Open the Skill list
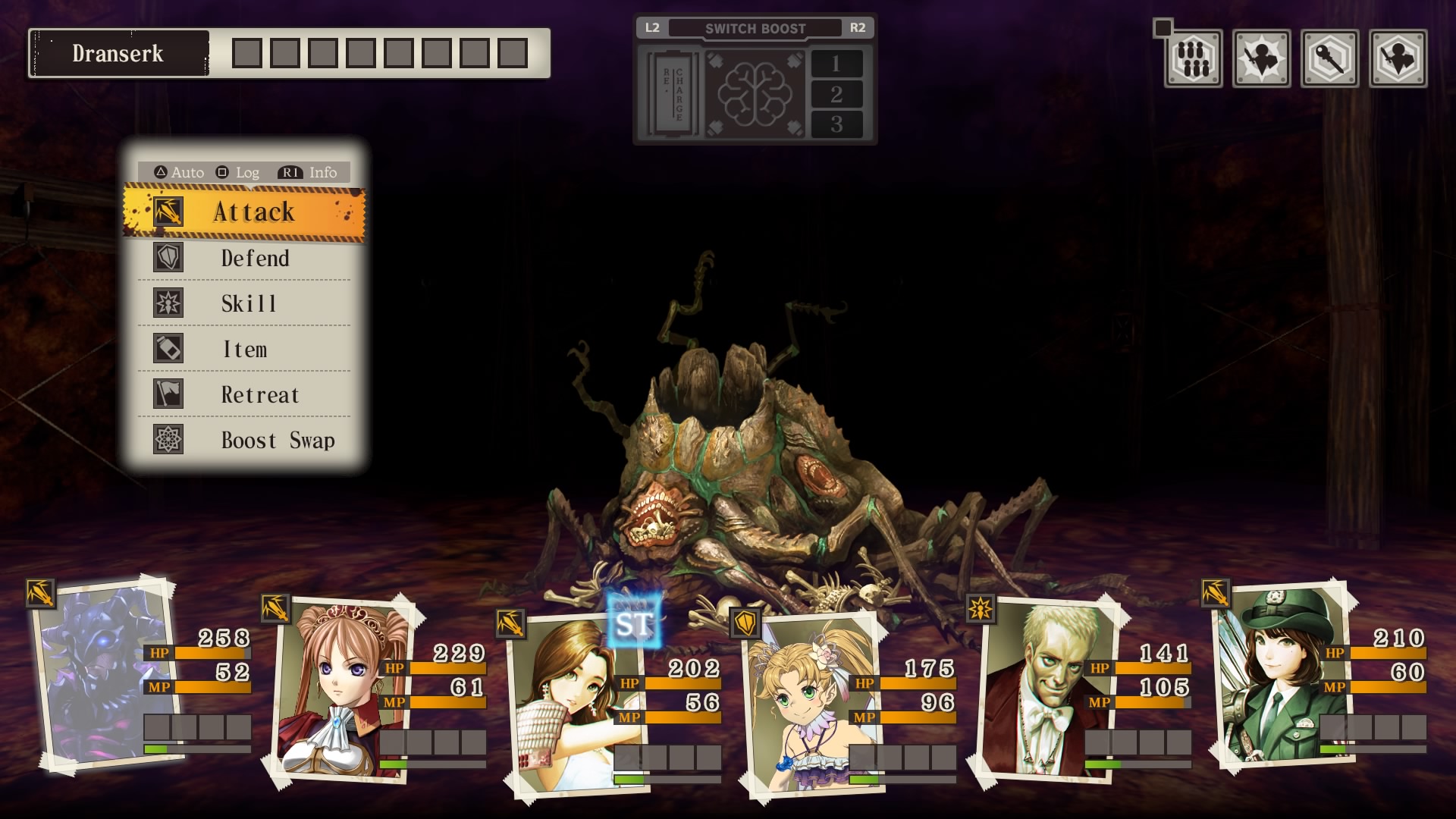Viewport: 1456px width, 819px height. coord(244,303)
